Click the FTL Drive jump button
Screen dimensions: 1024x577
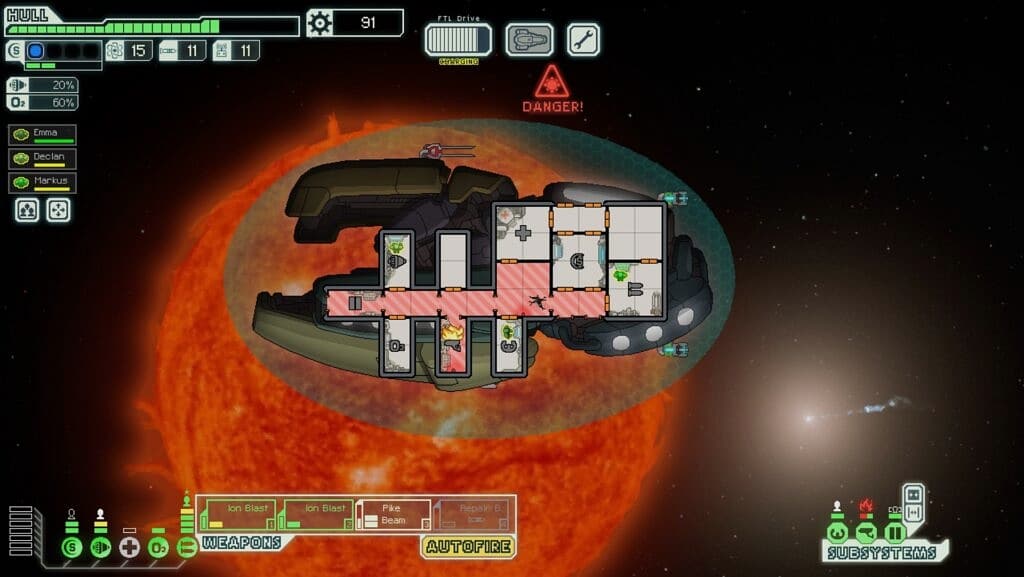pyautogui.click(x=458, y=40)
